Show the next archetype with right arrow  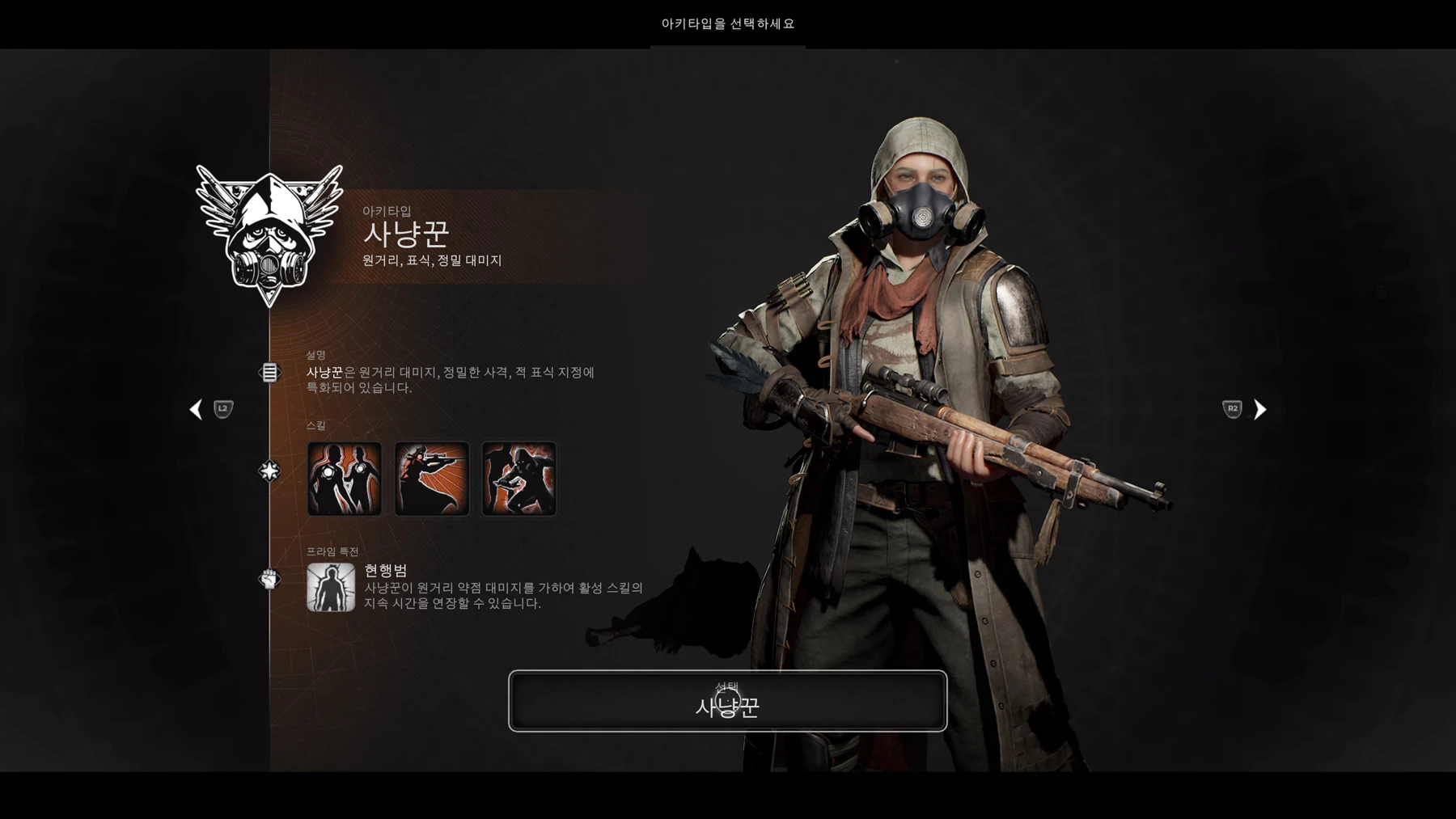(1259, 410)
